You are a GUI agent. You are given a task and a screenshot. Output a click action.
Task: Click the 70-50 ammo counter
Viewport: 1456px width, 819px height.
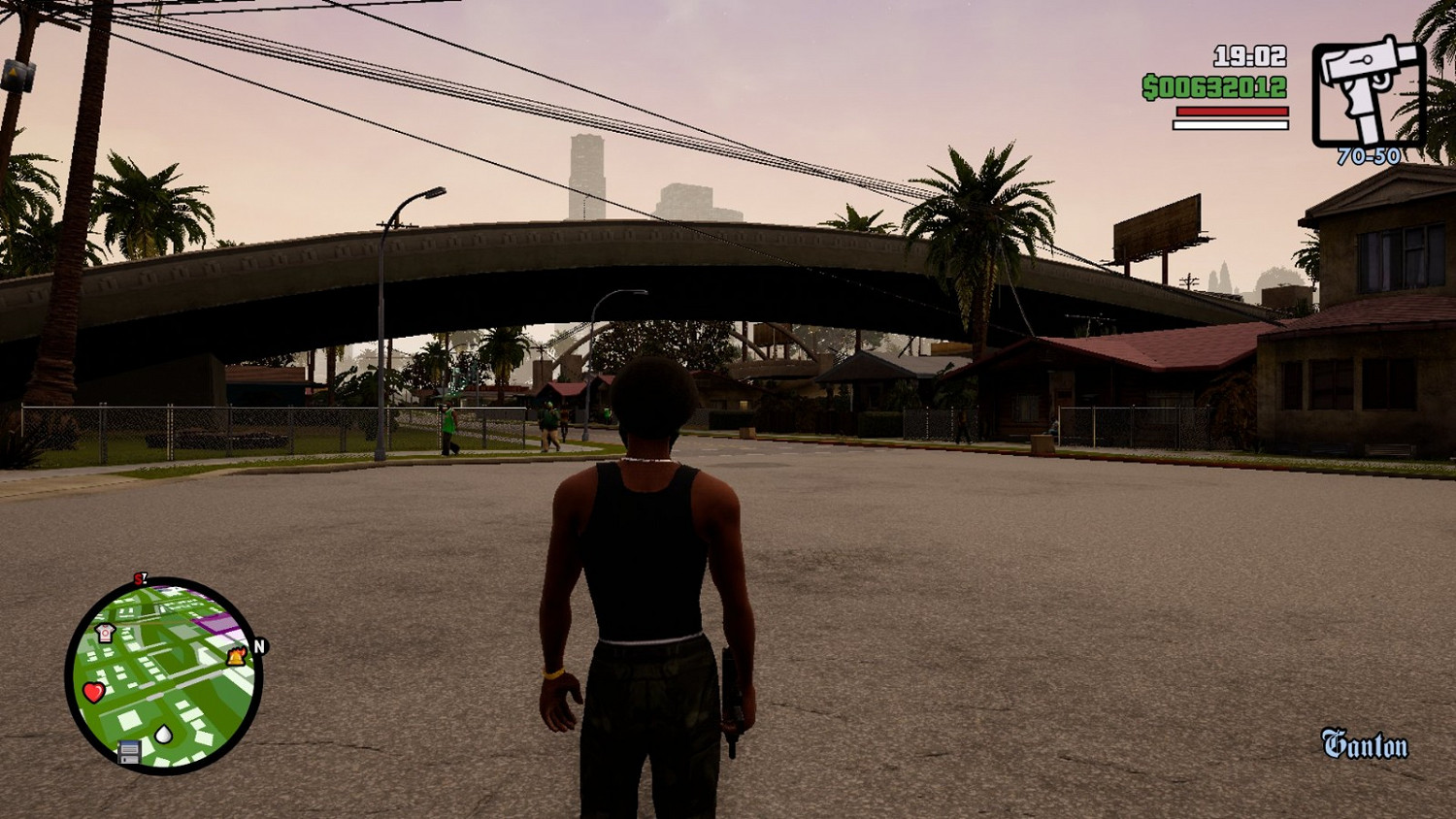tap(1368, 155)
